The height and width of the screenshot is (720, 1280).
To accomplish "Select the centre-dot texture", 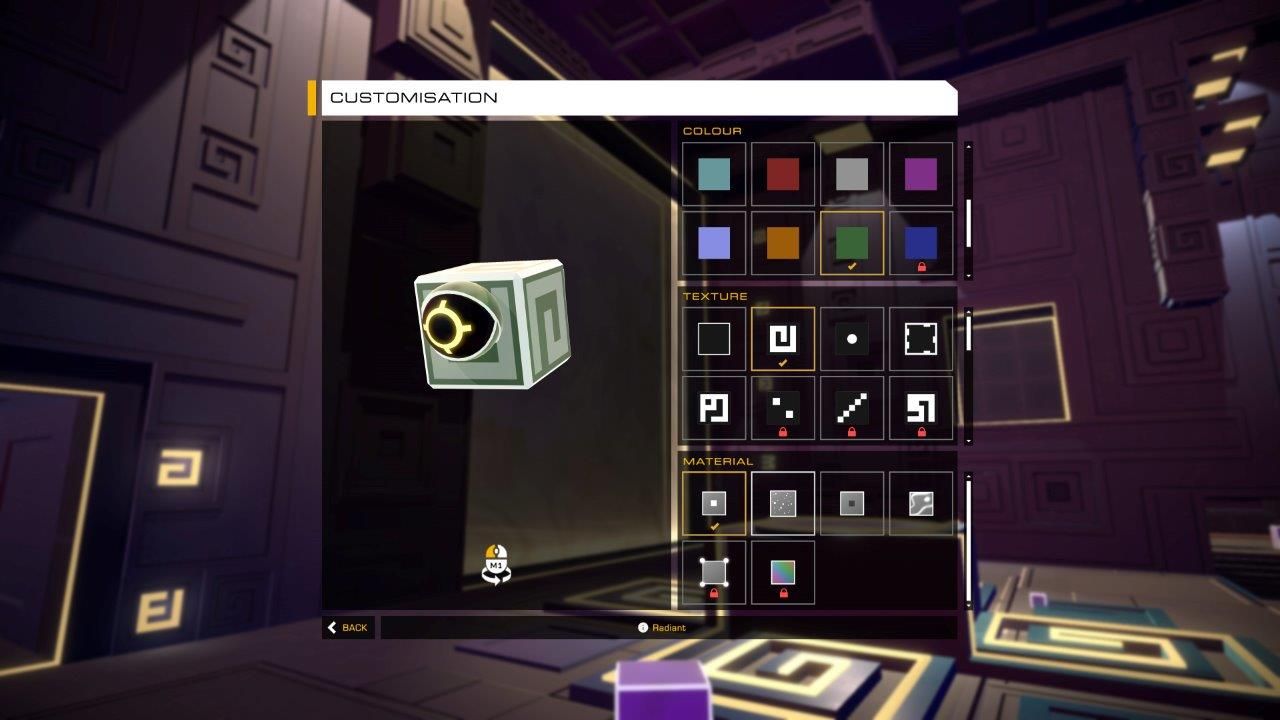I will click(x=852, y=338).
